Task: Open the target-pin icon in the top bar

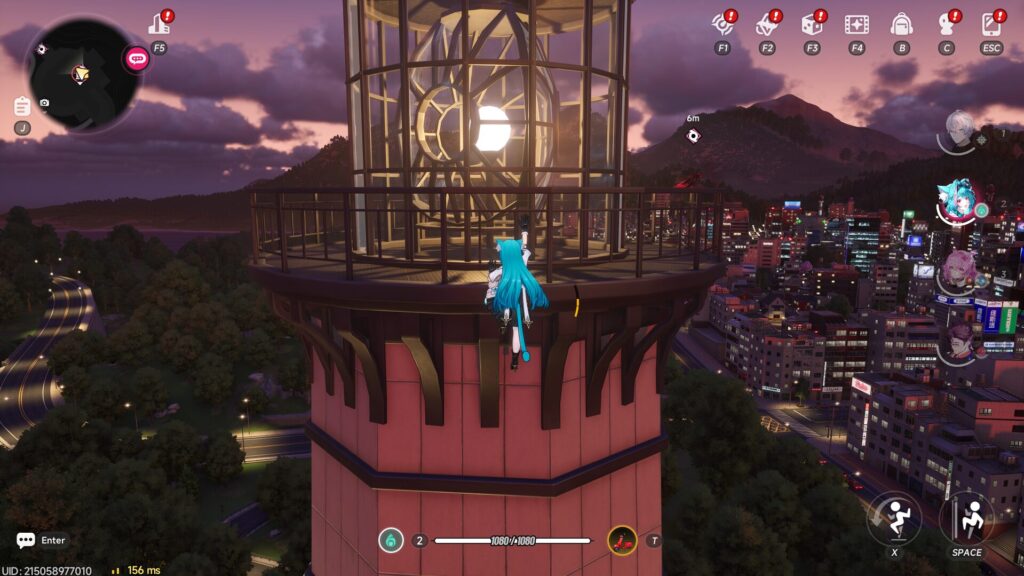Action: (x=722, y=24)
